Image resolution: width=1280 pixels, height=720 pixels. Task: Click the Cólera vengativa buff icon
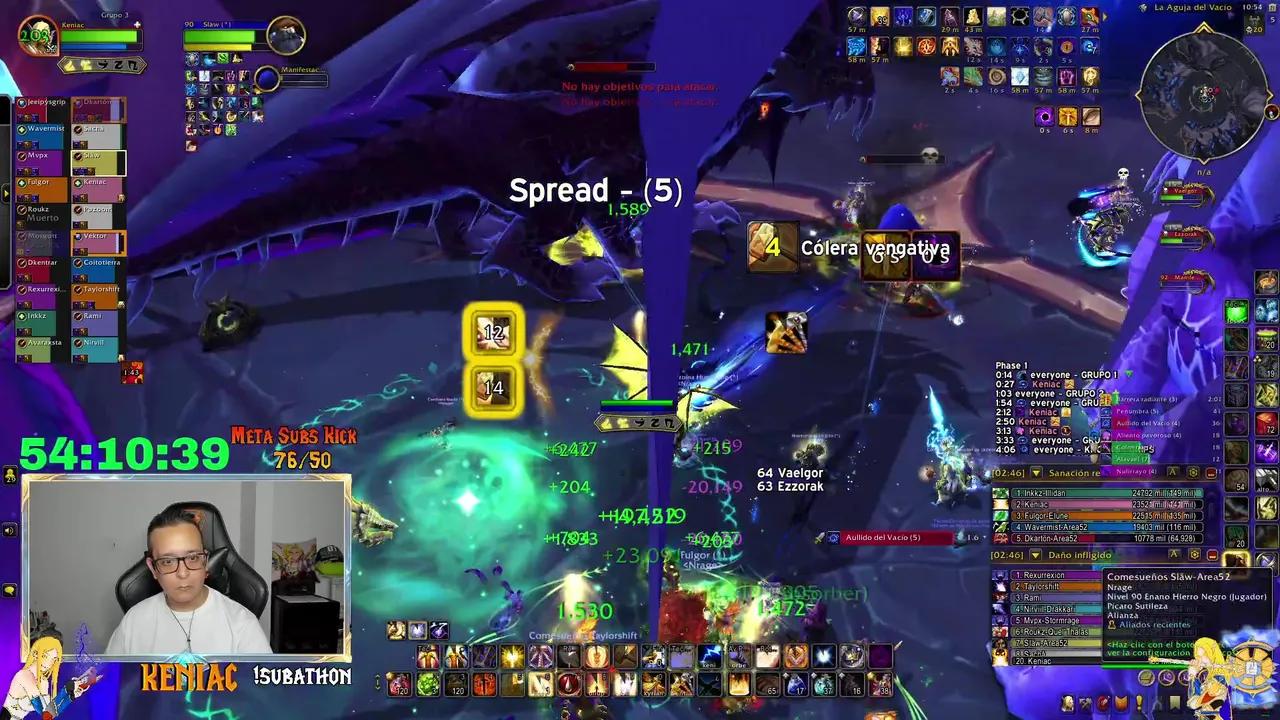(x=771, y=247)
